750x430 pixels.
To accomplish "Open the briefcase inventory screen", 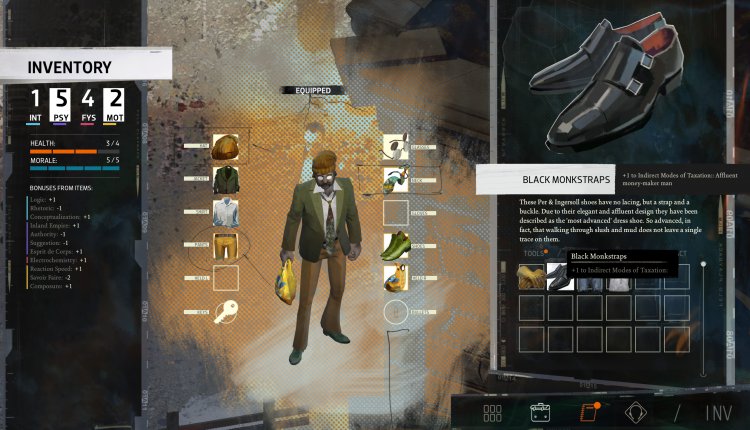I will coord(541,412).
